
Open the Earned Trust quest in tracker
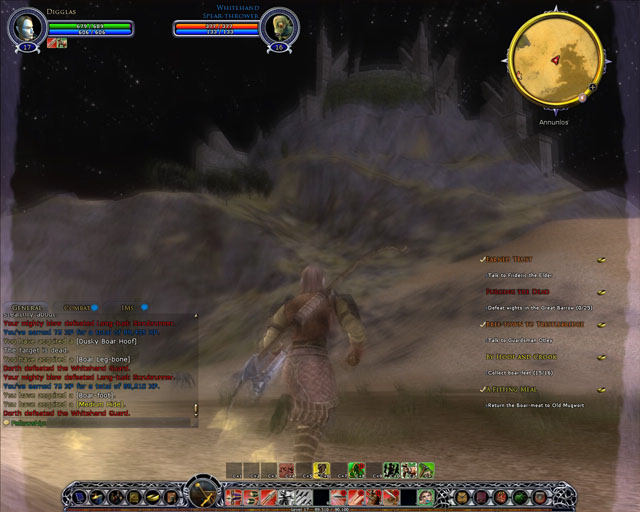coord(506,259)
